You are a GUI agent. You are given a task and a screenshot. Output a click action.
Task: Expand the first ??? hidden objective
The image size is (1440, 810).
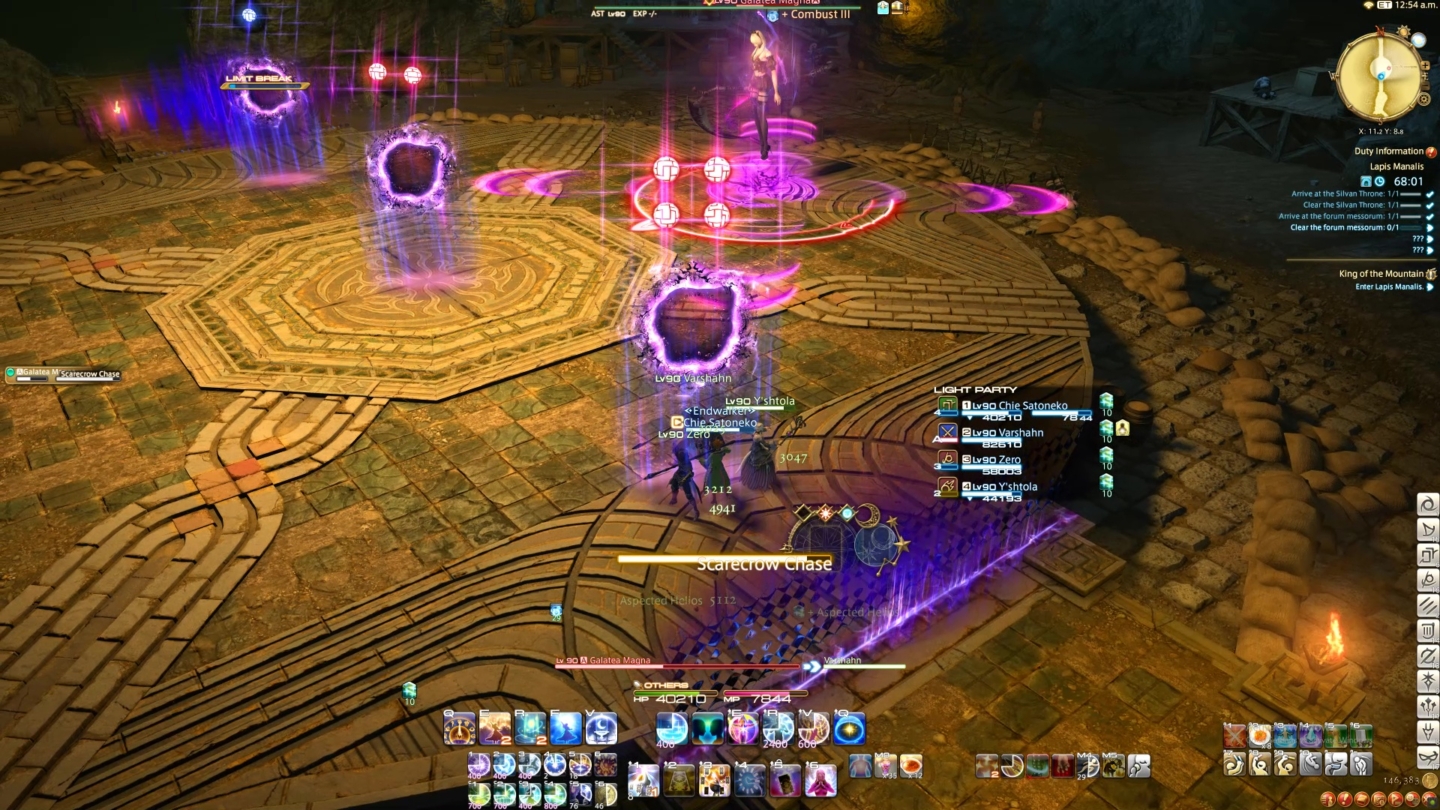(1430, 239)
